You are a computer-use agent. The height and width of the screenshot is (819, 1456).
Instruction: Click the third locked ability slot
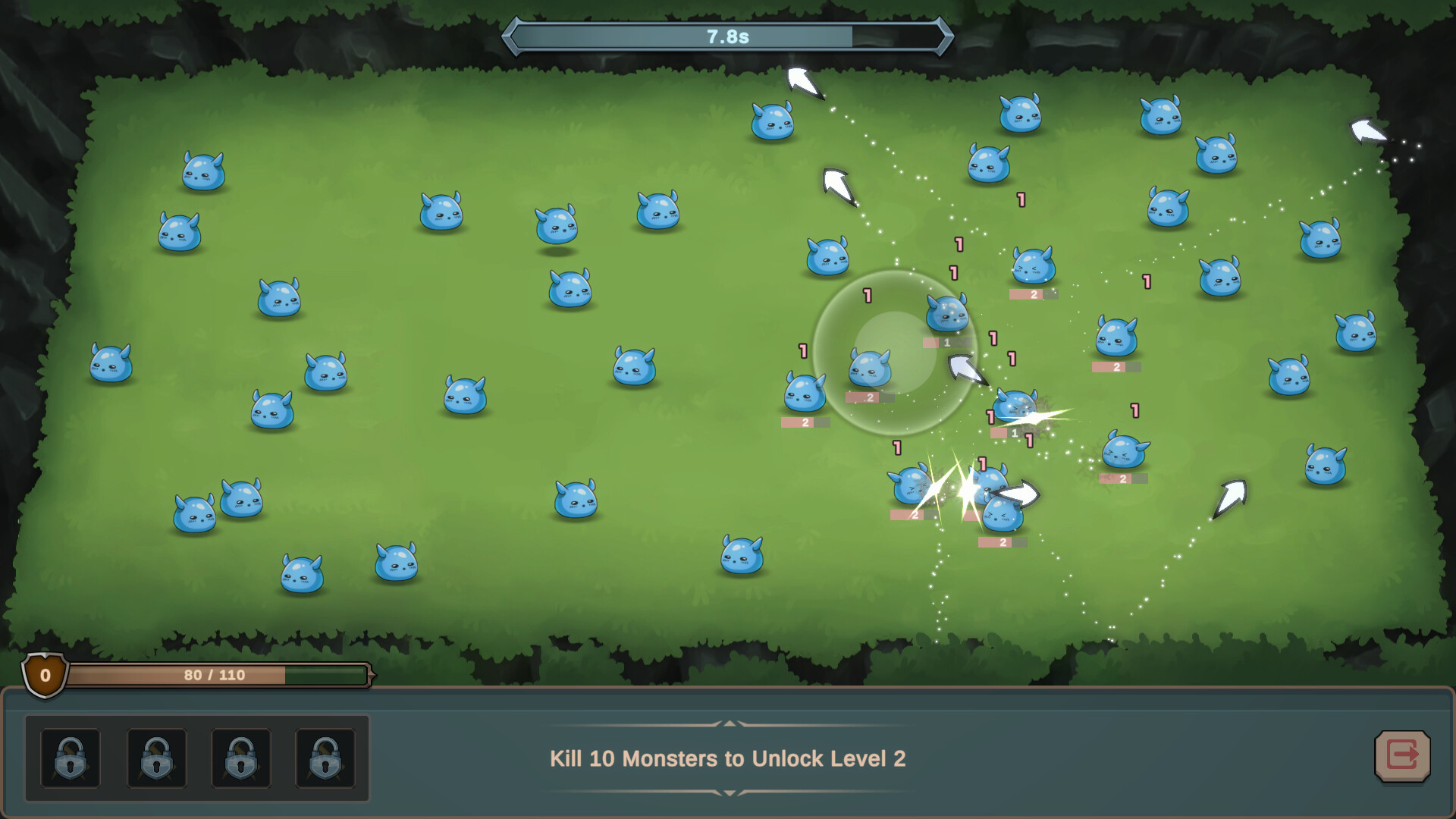241,758
